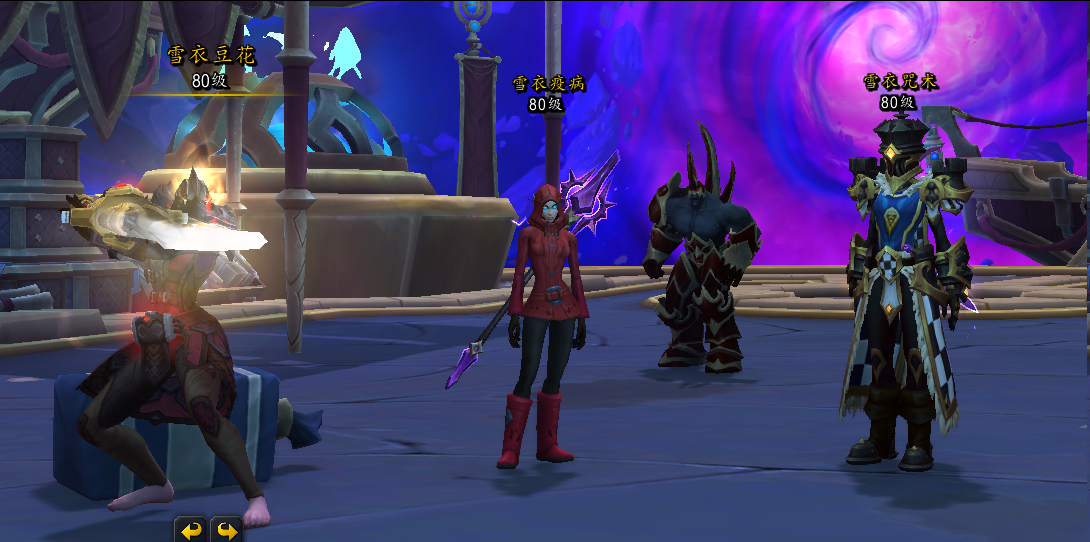Rotate character with the right arrow button
This screenshot has width=1090, height=542.
[x=227, y=530]
